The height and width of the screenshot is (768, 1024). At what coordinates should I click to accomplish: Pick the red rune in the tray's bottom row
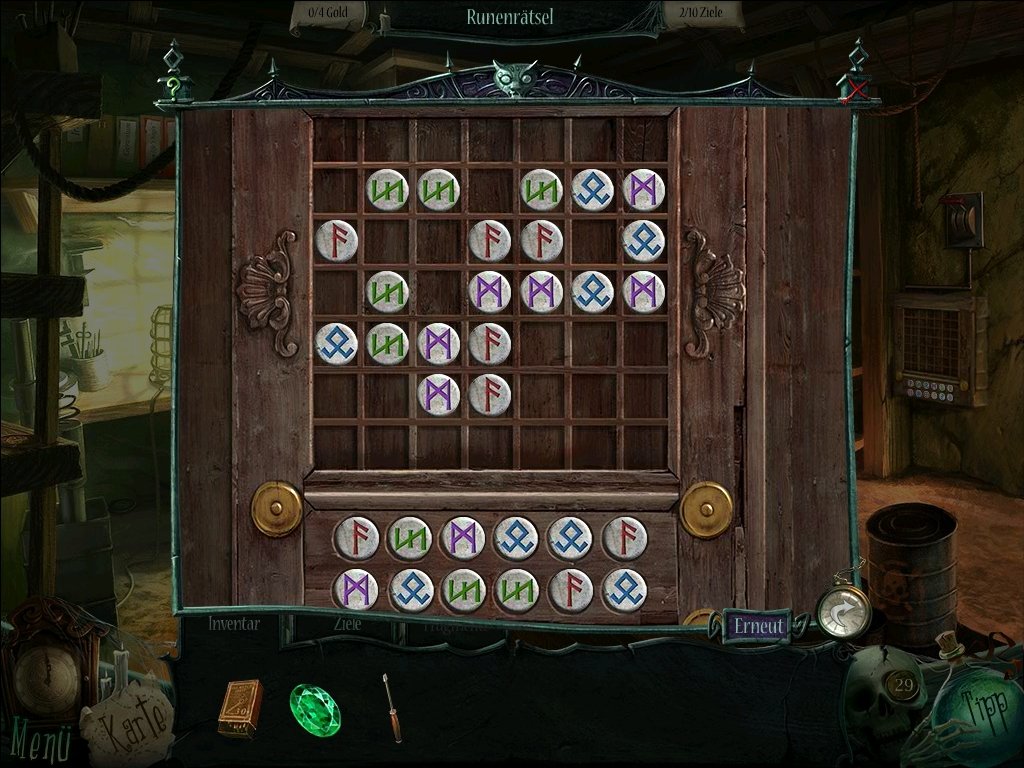[x=570, y=590]
